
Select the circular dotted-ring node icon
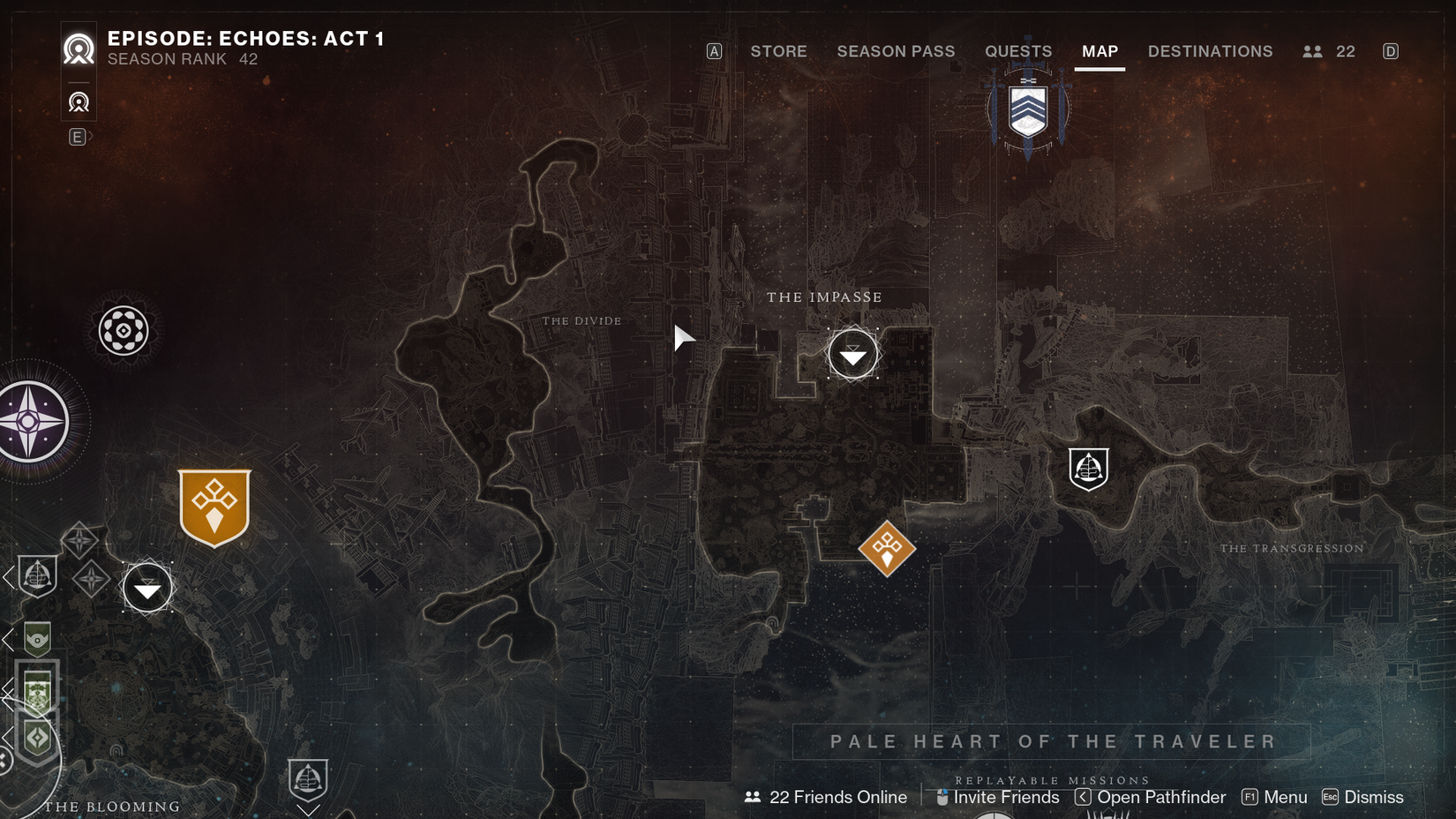124,331
